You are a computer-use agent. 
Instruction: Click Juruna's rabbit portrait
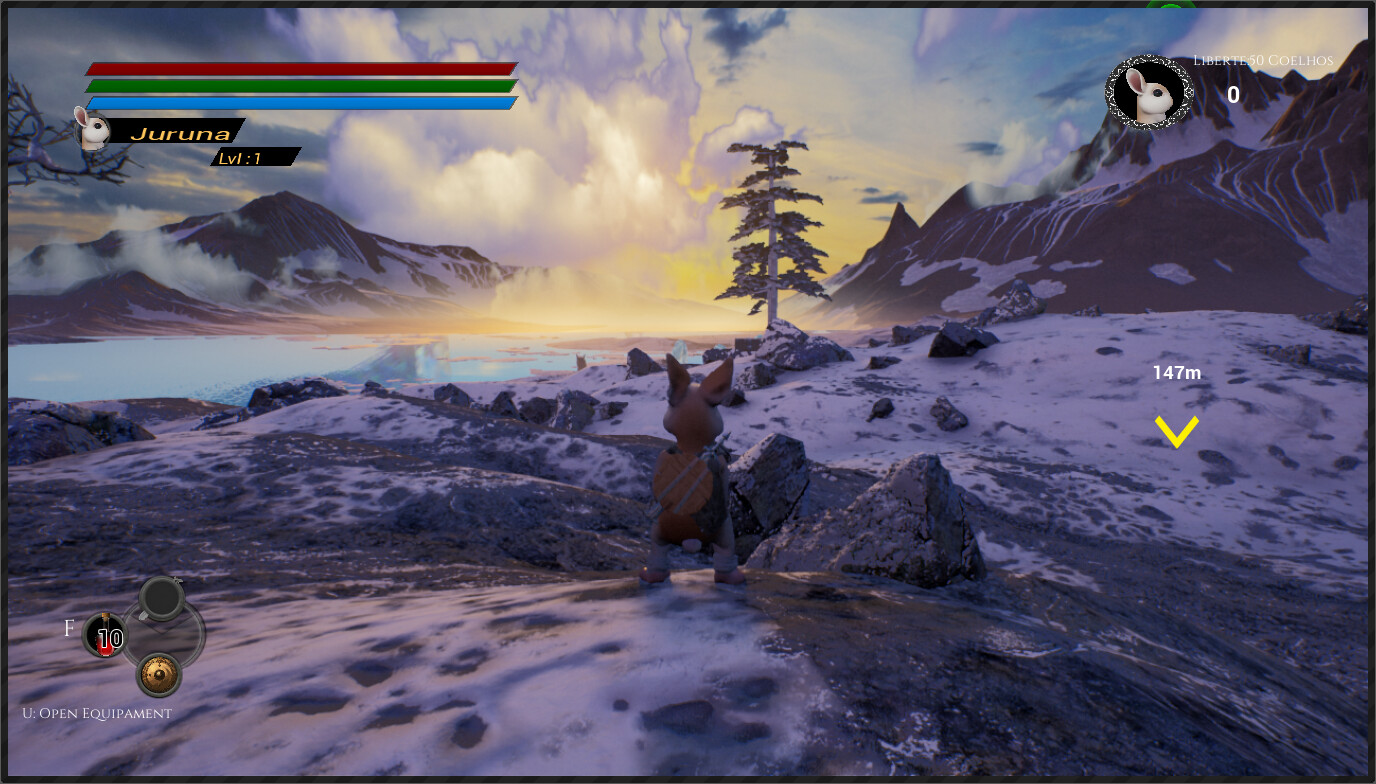click(94, 131)
